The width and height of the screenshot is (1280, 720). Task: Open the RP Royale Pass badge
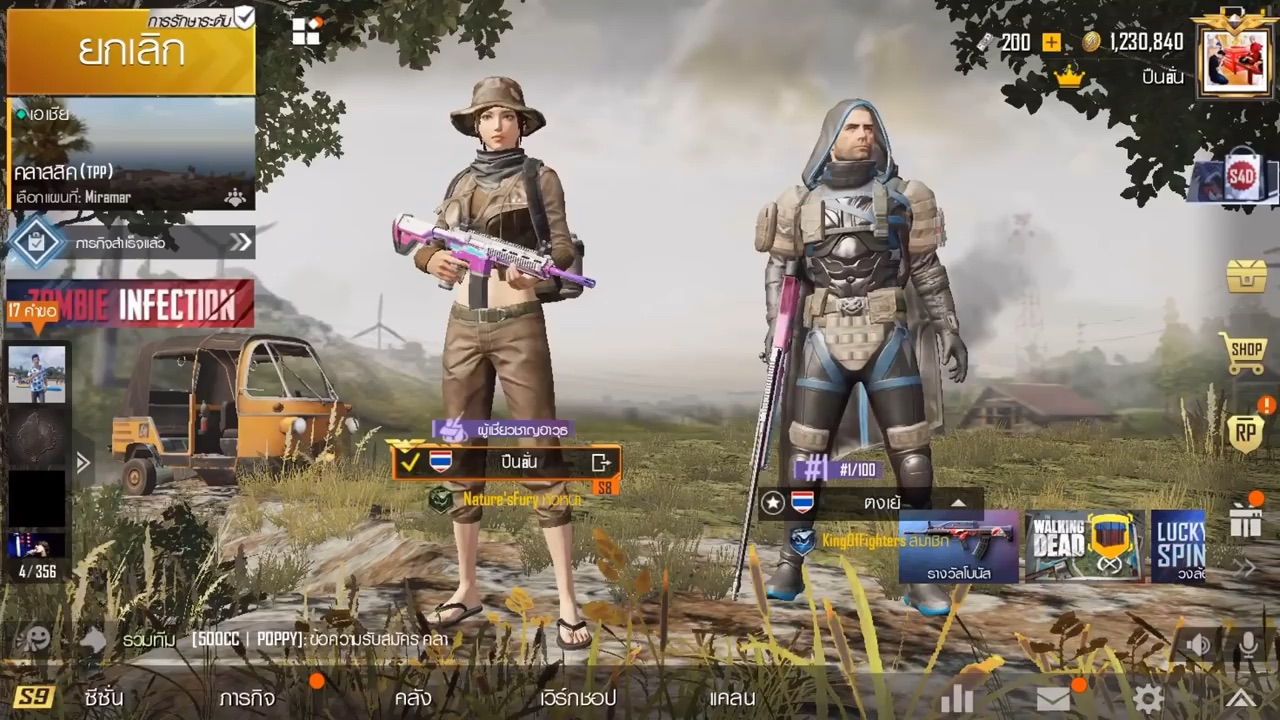pyautogui.click(x=1245, y=434)
